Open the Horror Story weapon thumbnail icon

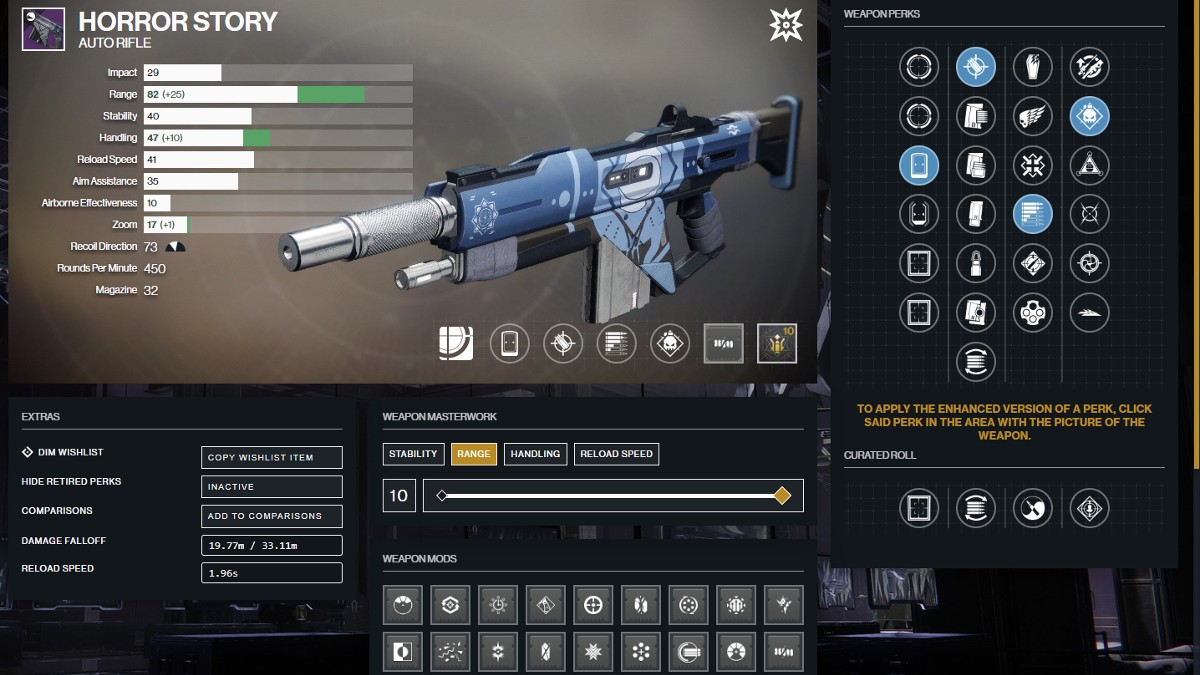pos(43,30)
